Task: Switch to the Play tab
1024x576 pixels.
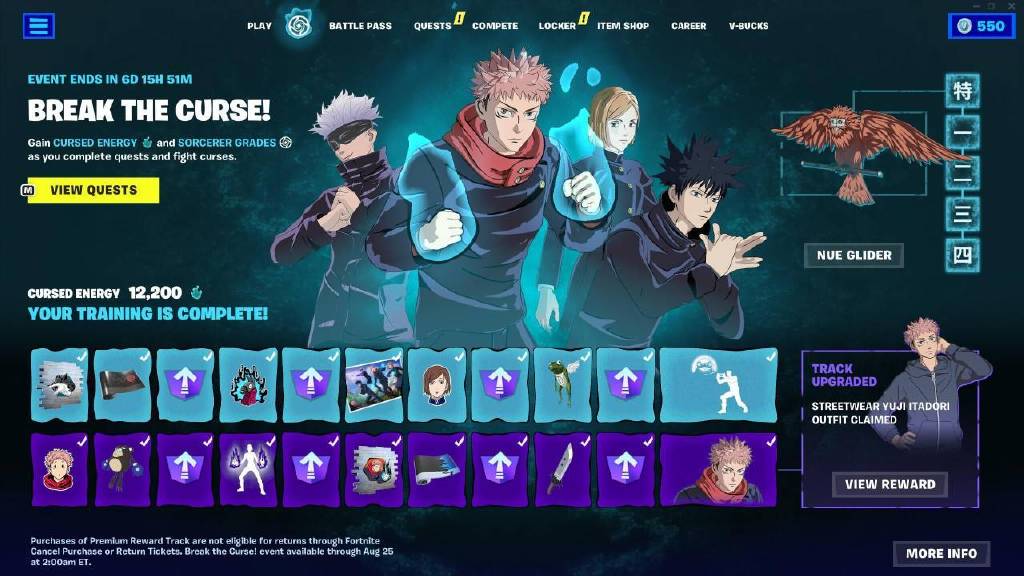Action: [259, 26]
